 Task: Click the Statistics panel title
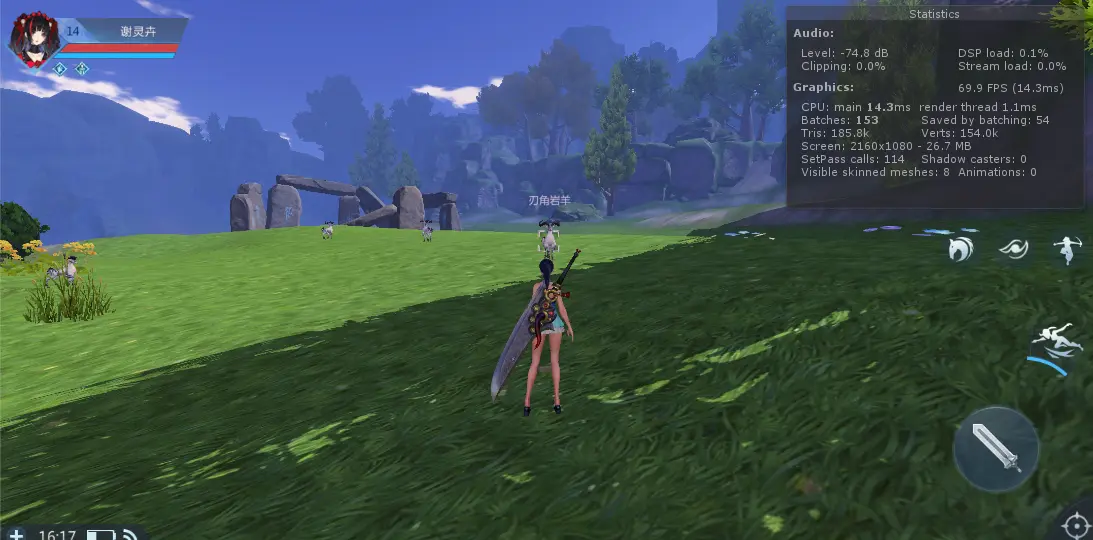pos(934,15)
